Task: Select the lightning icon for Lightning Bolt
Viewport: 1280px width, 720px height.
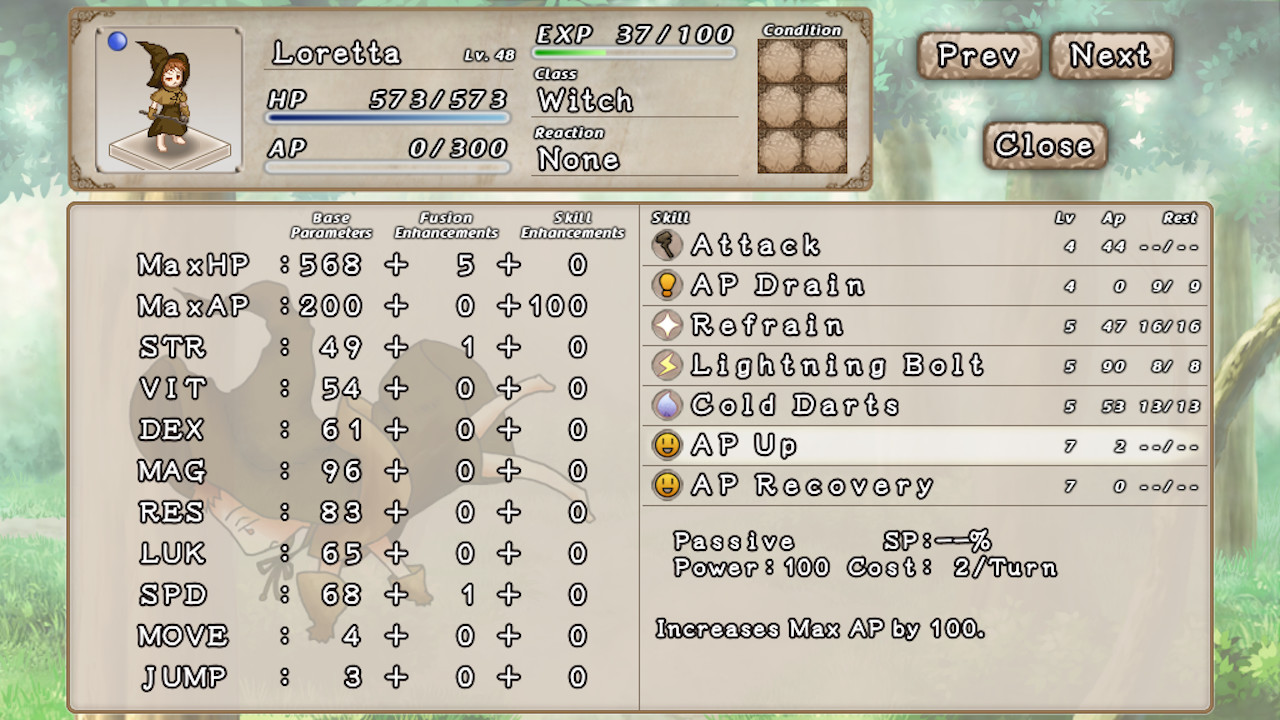Action: tap(665, 365)
